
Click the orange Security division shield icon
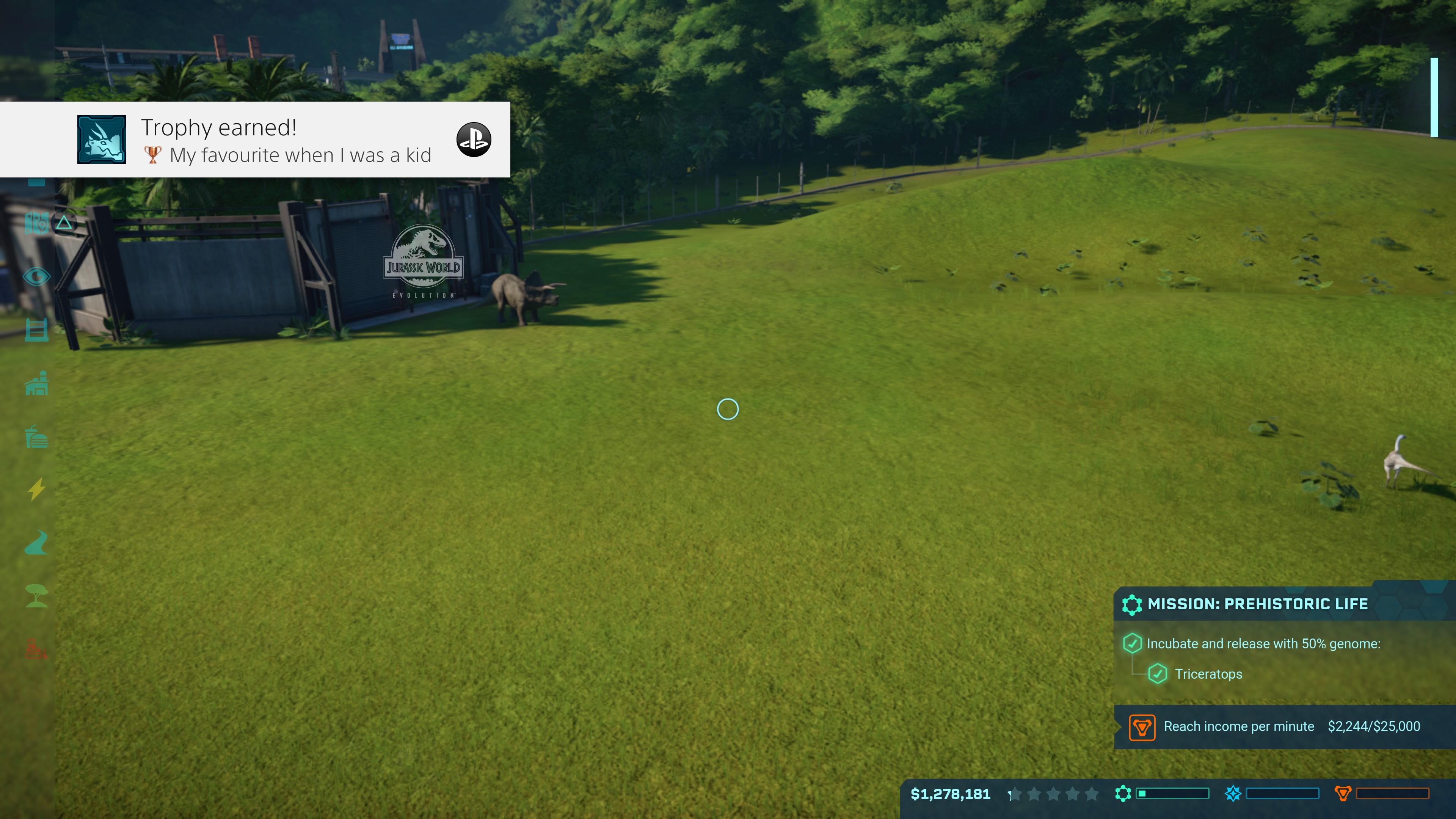(x=1343, y=794)
